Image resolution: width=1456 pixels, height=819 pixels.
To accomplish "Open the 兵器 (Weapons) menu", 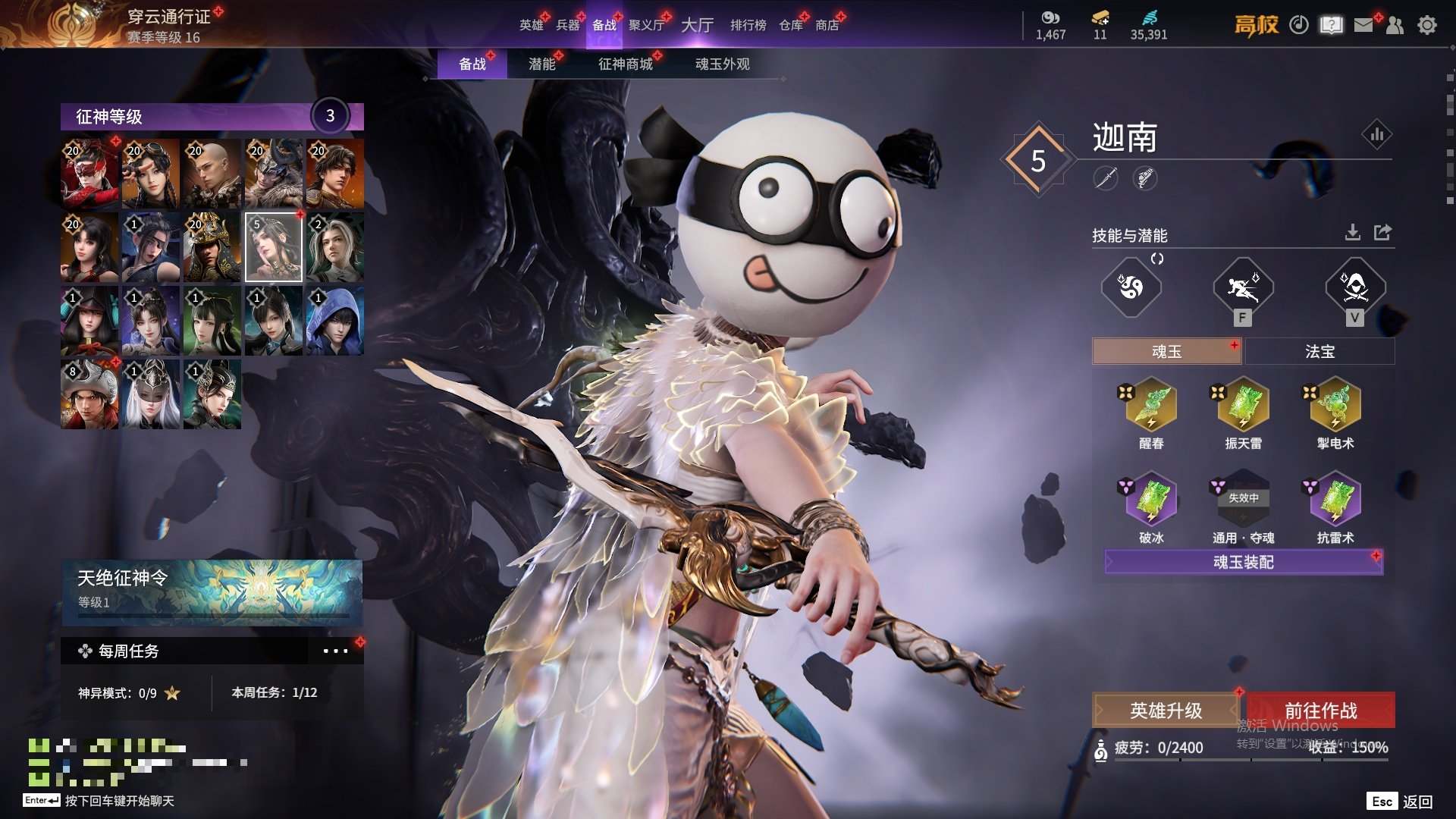I will click(567, 25).
